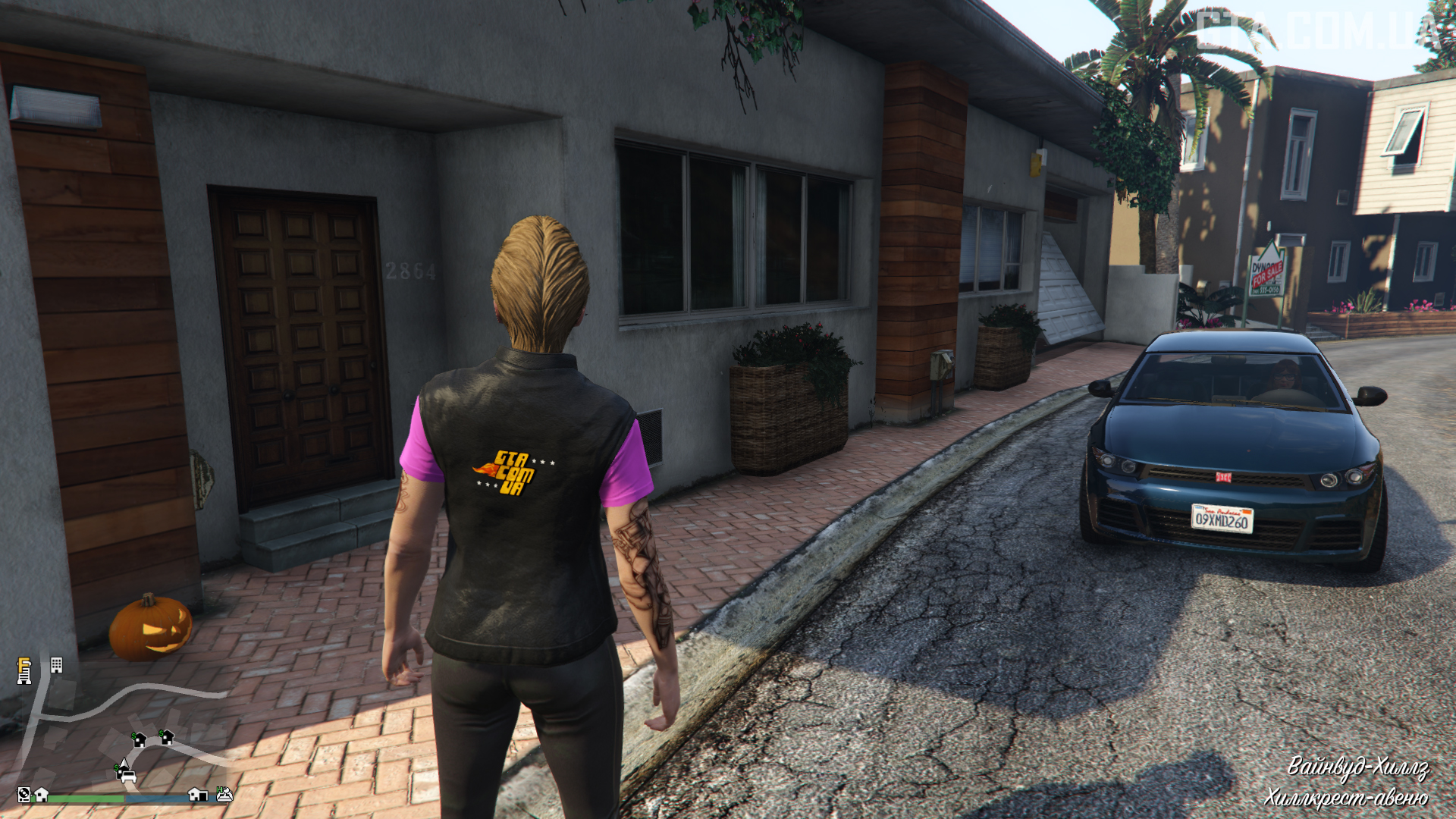Select the house-with-garage blip

198,794
